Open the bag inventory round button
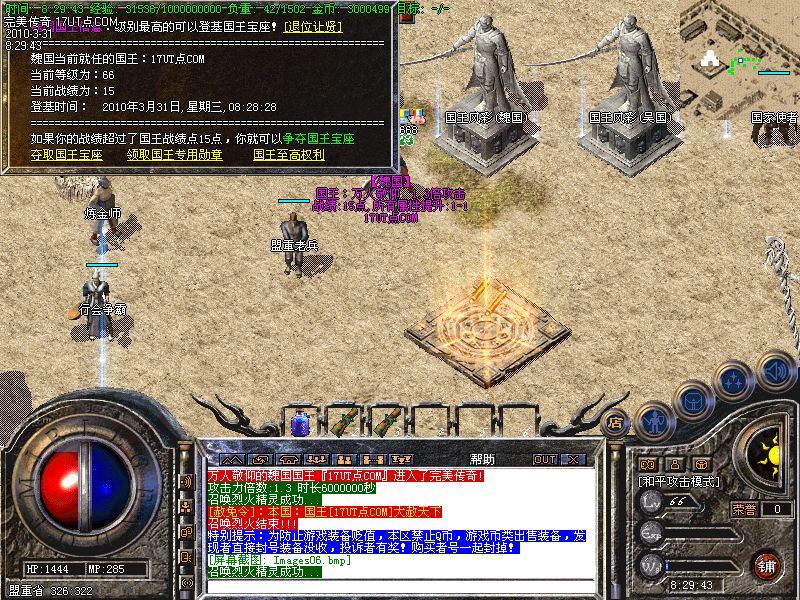The image size is (800, 600). 693,400
